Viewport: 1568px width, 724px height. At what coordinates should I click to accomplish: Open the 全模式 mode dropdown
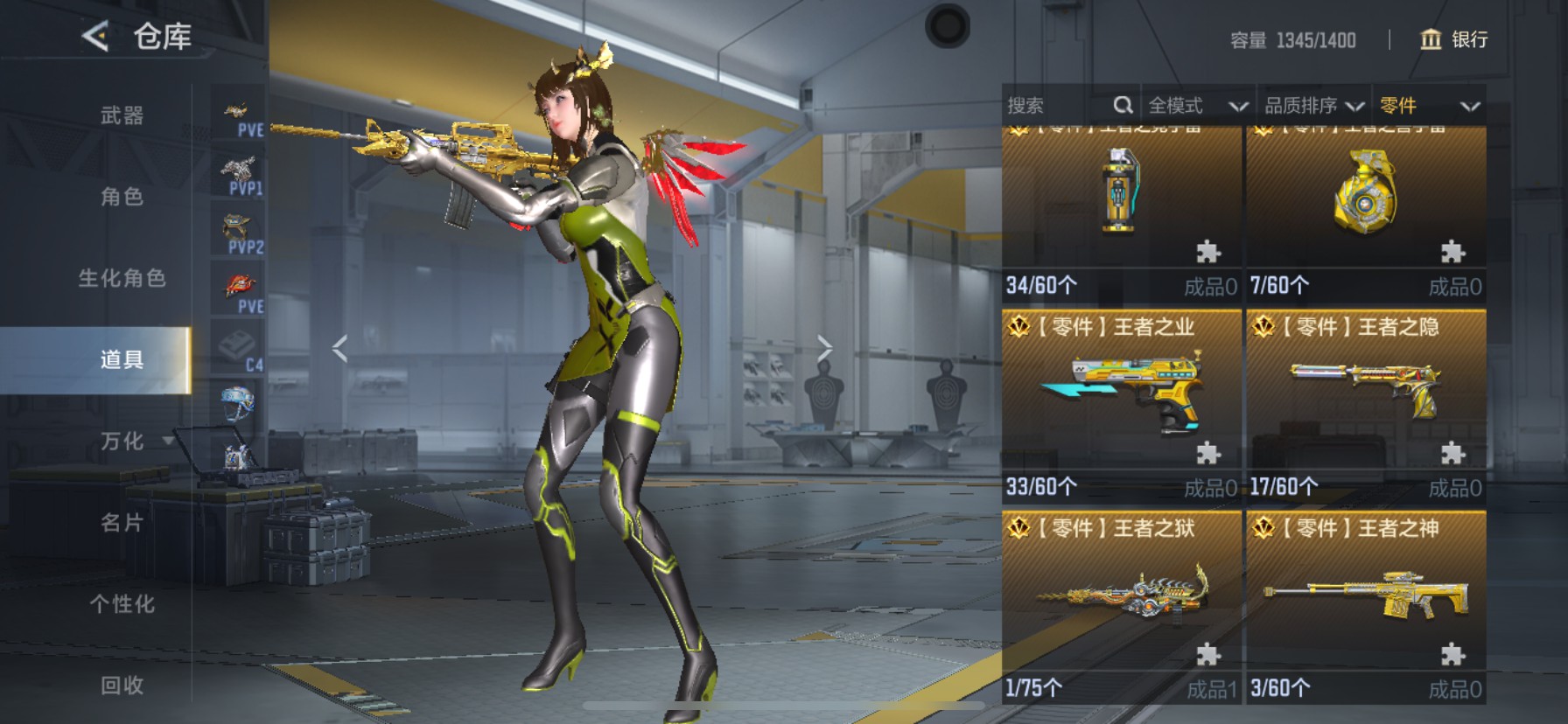[x=1196, y=106]
